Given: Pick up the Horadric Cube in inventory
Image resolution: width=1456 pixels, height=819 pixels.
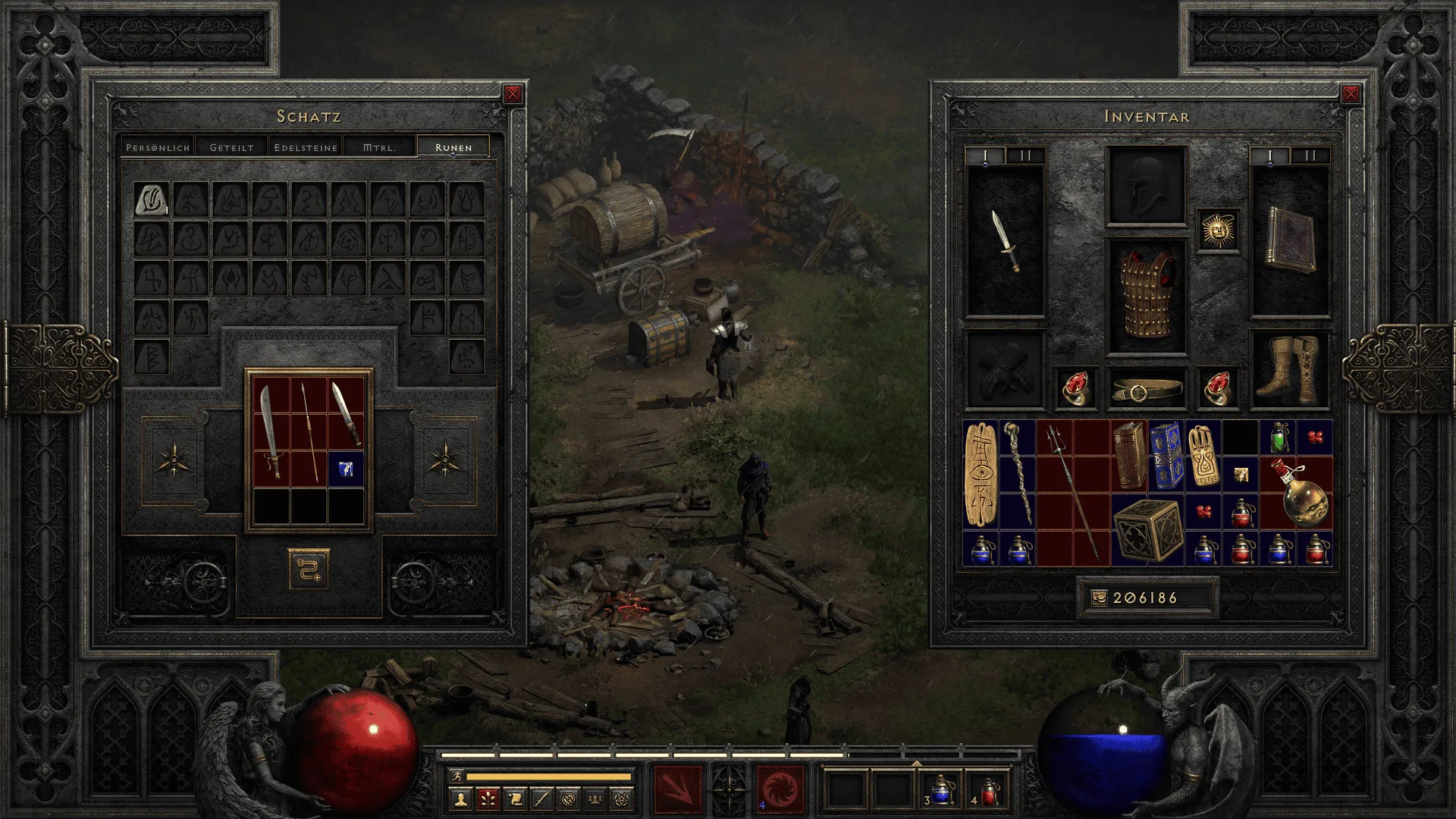Looking at the screenshot, I should pos(1147,530).
